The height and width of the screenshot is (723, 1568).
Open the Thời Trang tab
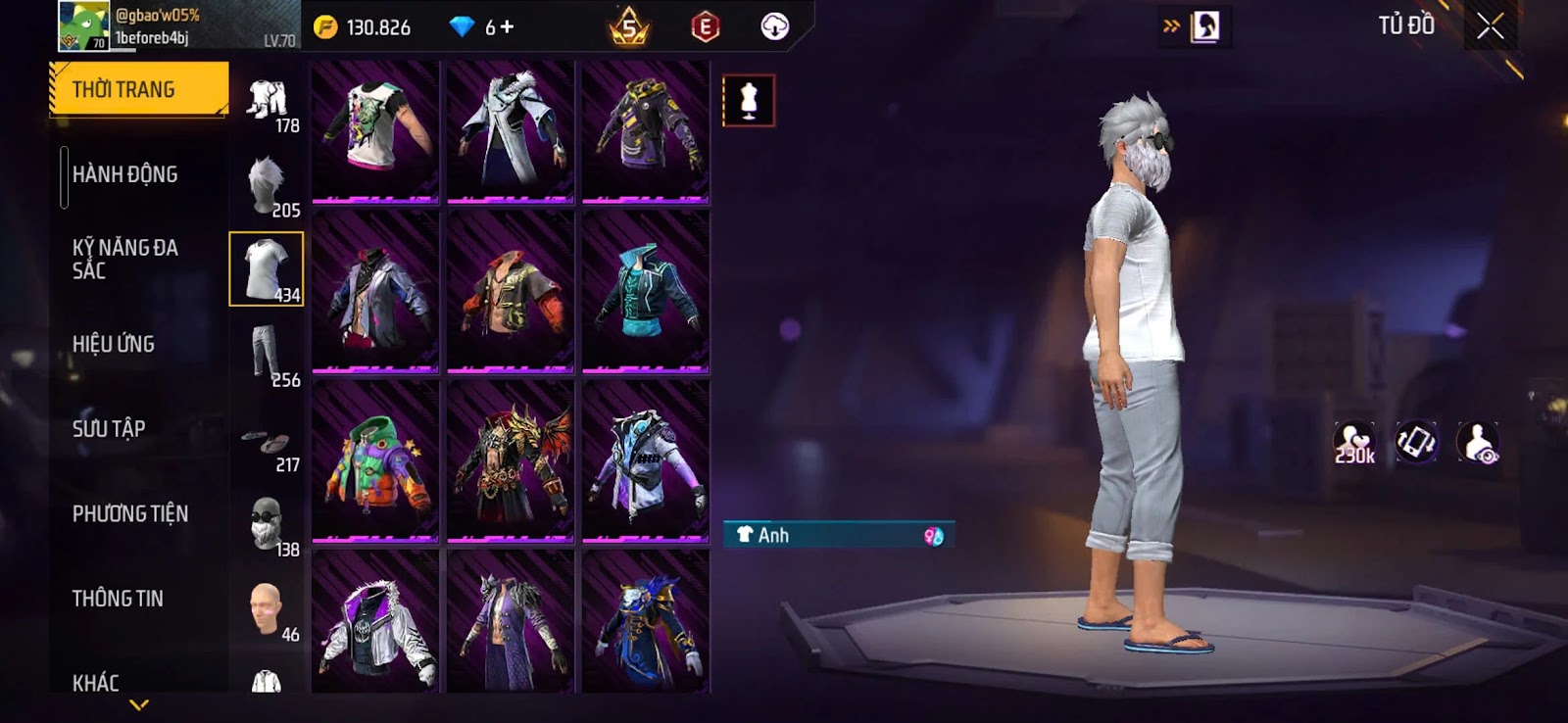(137, 89)
